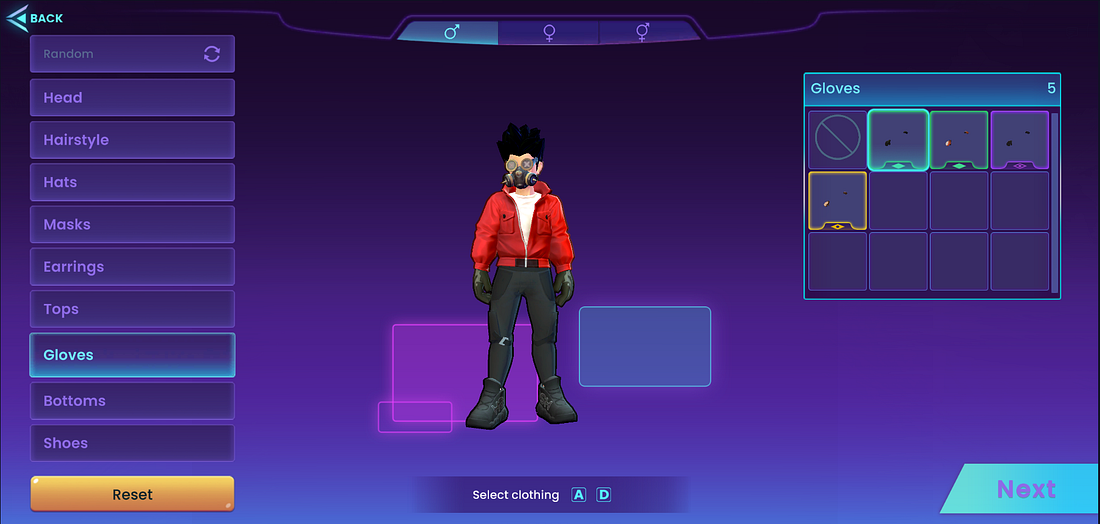Select the male gender tab

(x=451, y=33)
